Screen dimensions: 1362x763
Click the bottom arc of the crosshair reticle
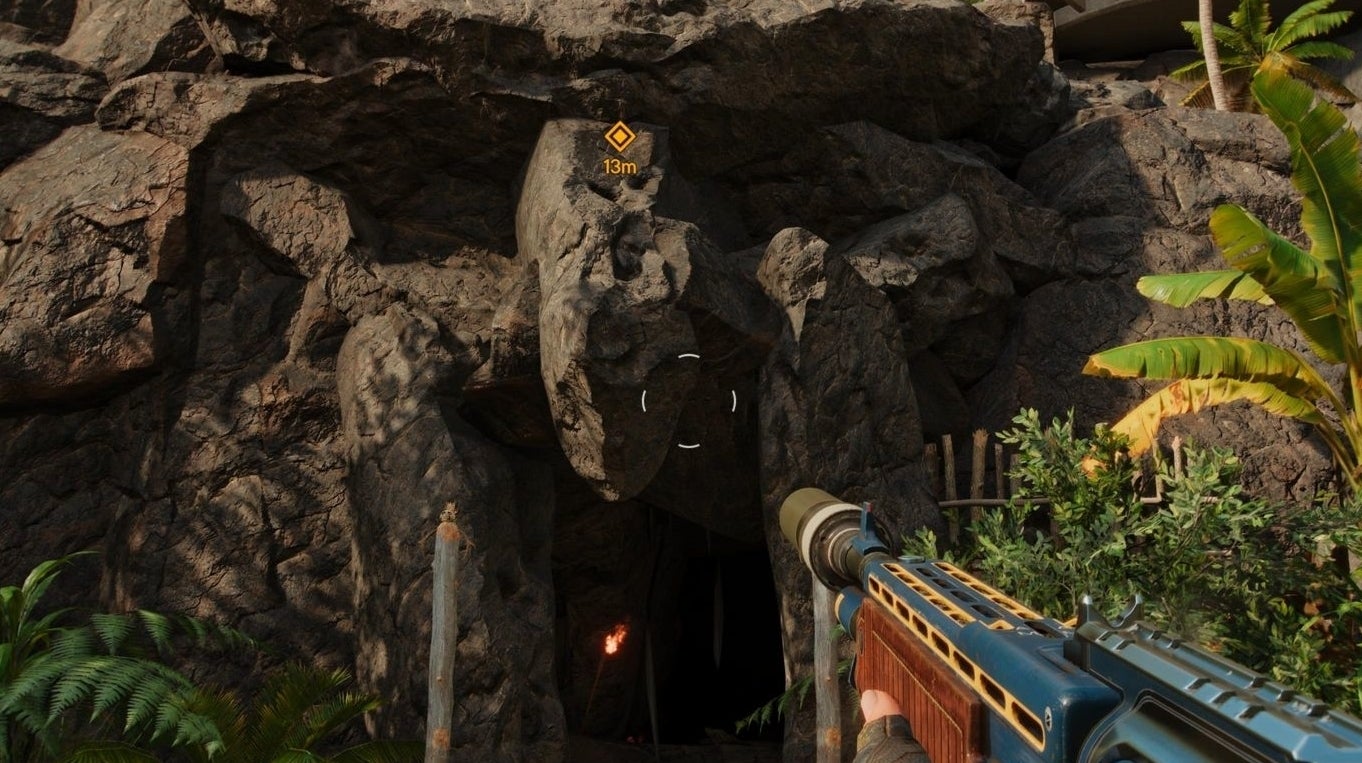(x=690, y=445)
